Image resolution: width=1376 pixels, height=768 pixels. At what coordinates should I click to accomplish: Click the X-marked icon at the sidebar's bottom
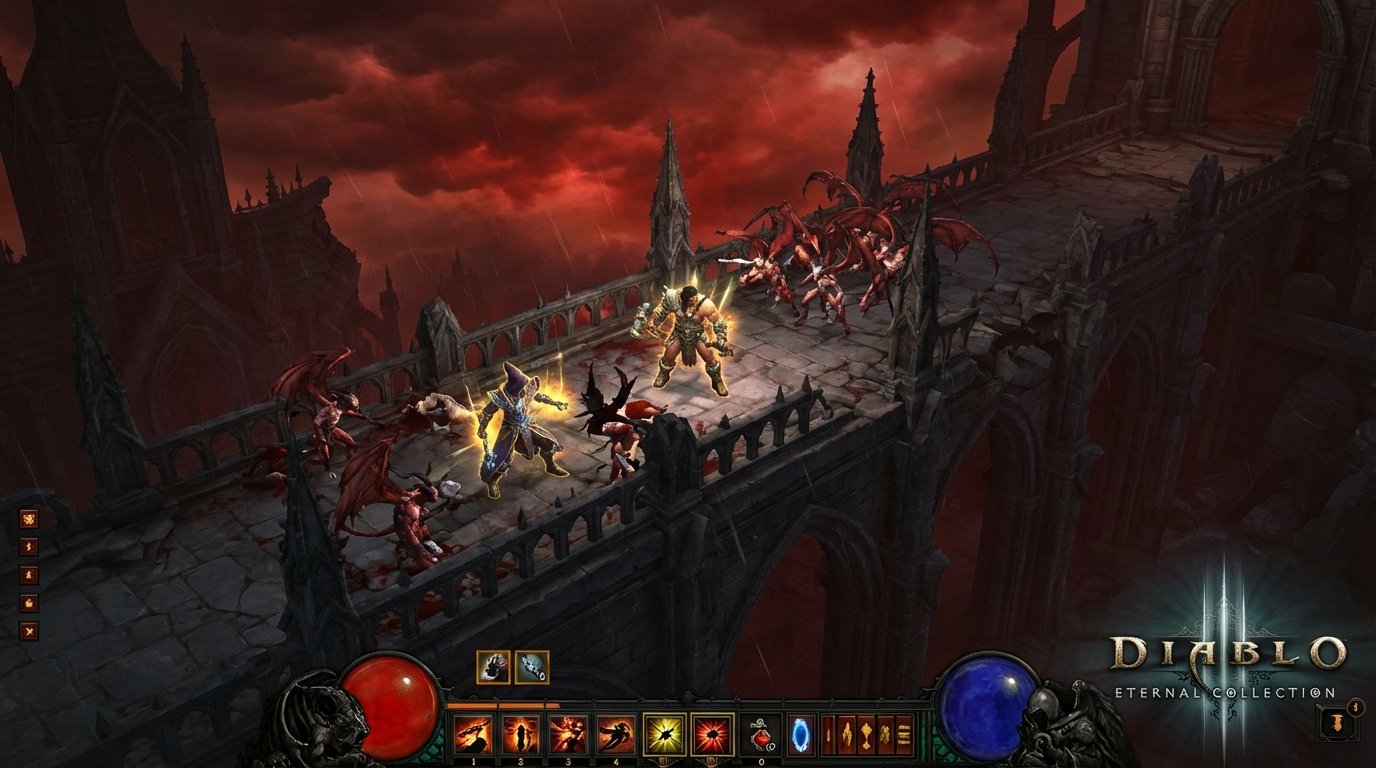(x=29, y=630)
